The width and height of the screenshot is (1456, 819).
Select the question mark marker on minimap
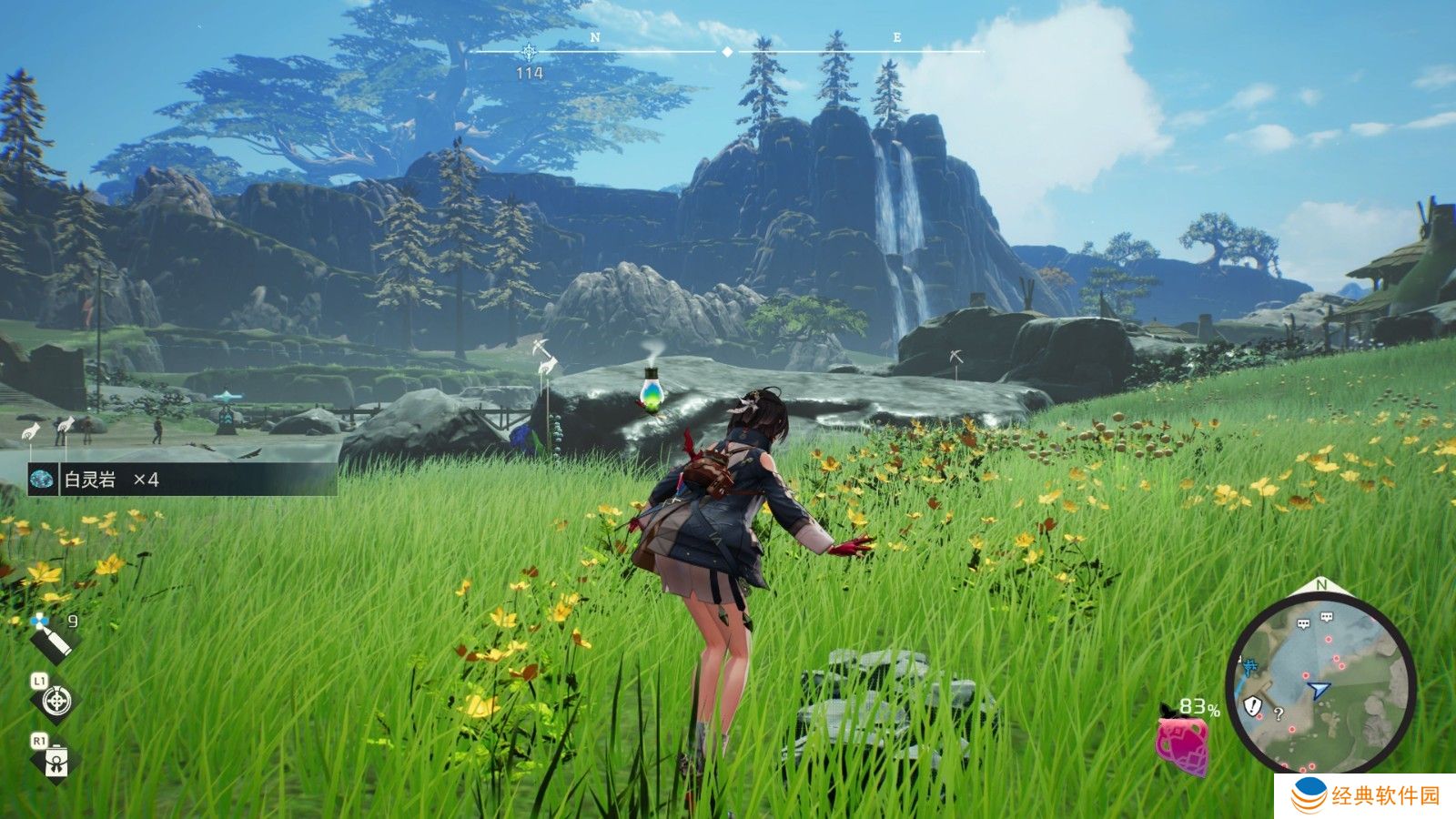1279,714
